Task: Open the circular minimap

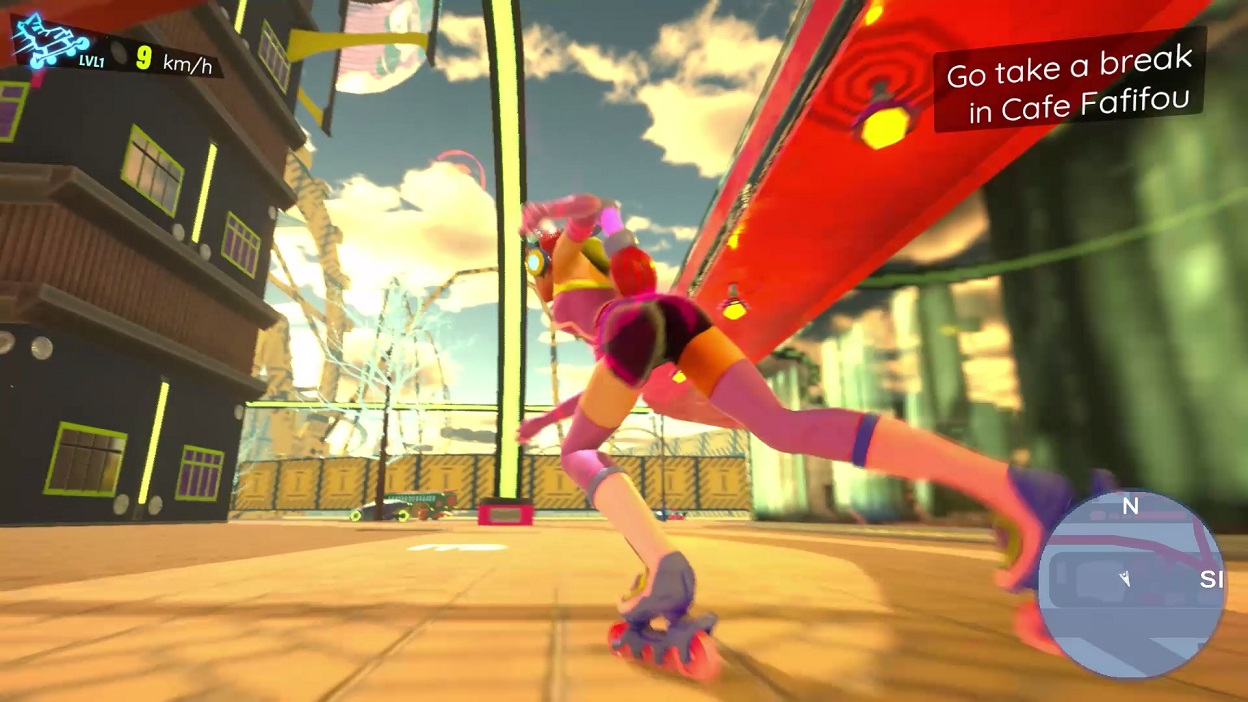Action: (1131, 584)
